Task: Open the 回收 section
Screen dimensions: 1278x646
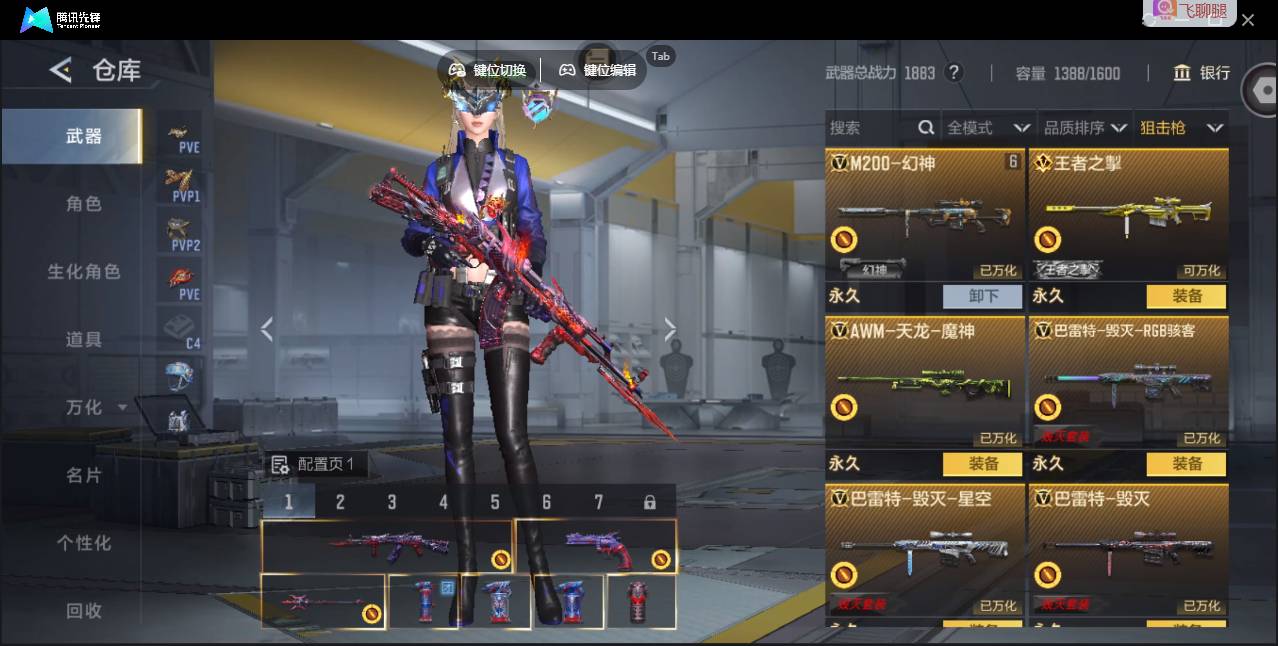Action: pos(84,610)
